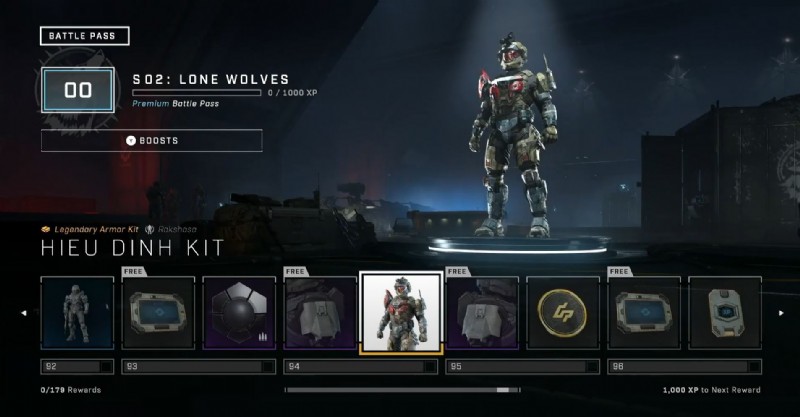800x417 pixels.
Task: Open the Boosts menu
Action: click(151, 140)
